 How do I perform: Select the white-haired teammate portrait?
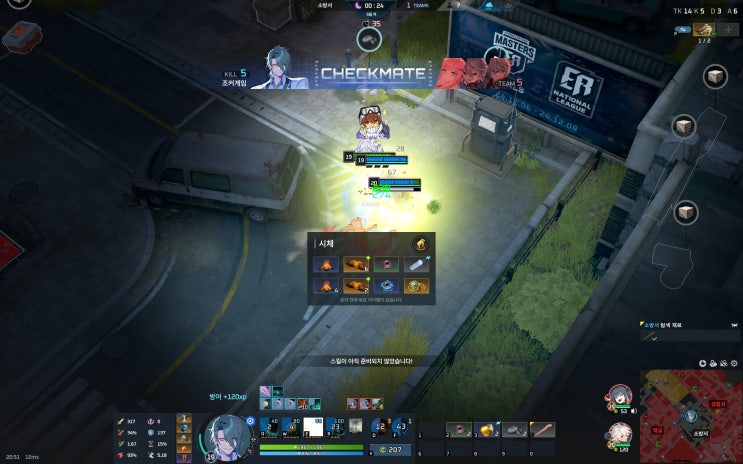click(619, 436)
